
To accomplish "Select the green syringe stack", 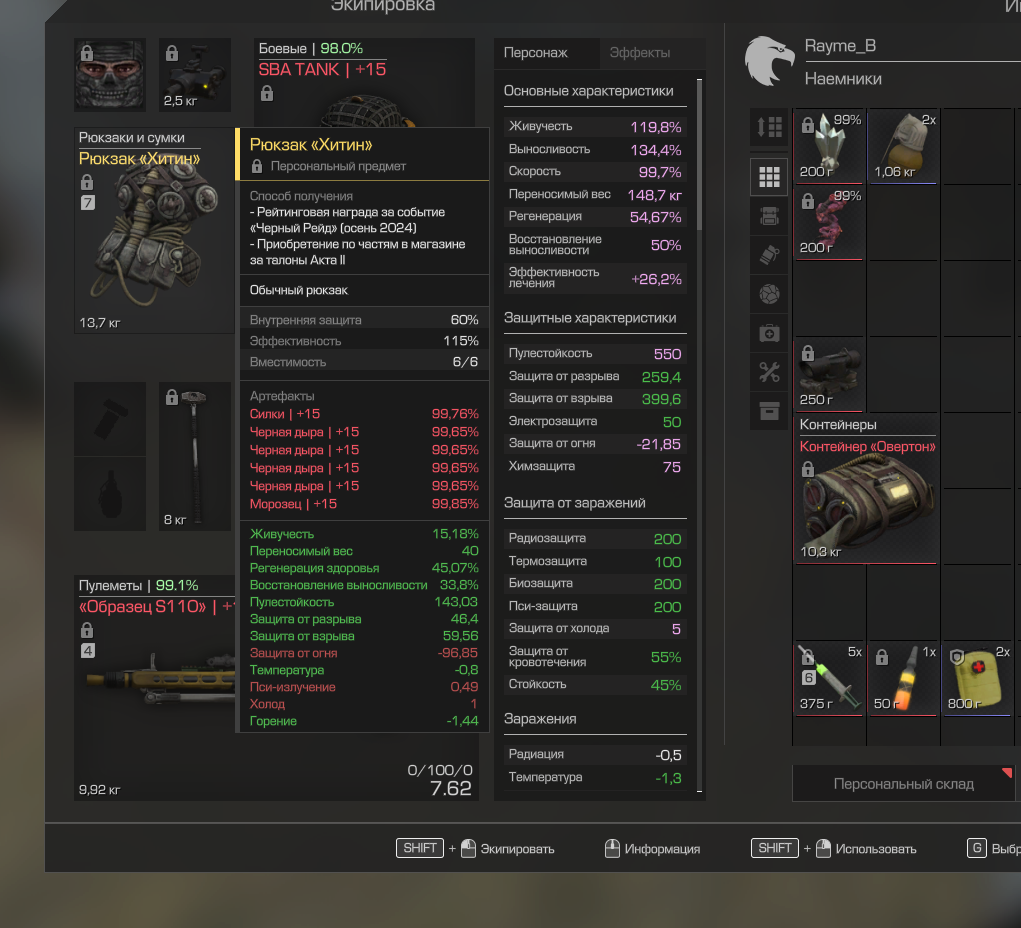I will click(829, 678).
